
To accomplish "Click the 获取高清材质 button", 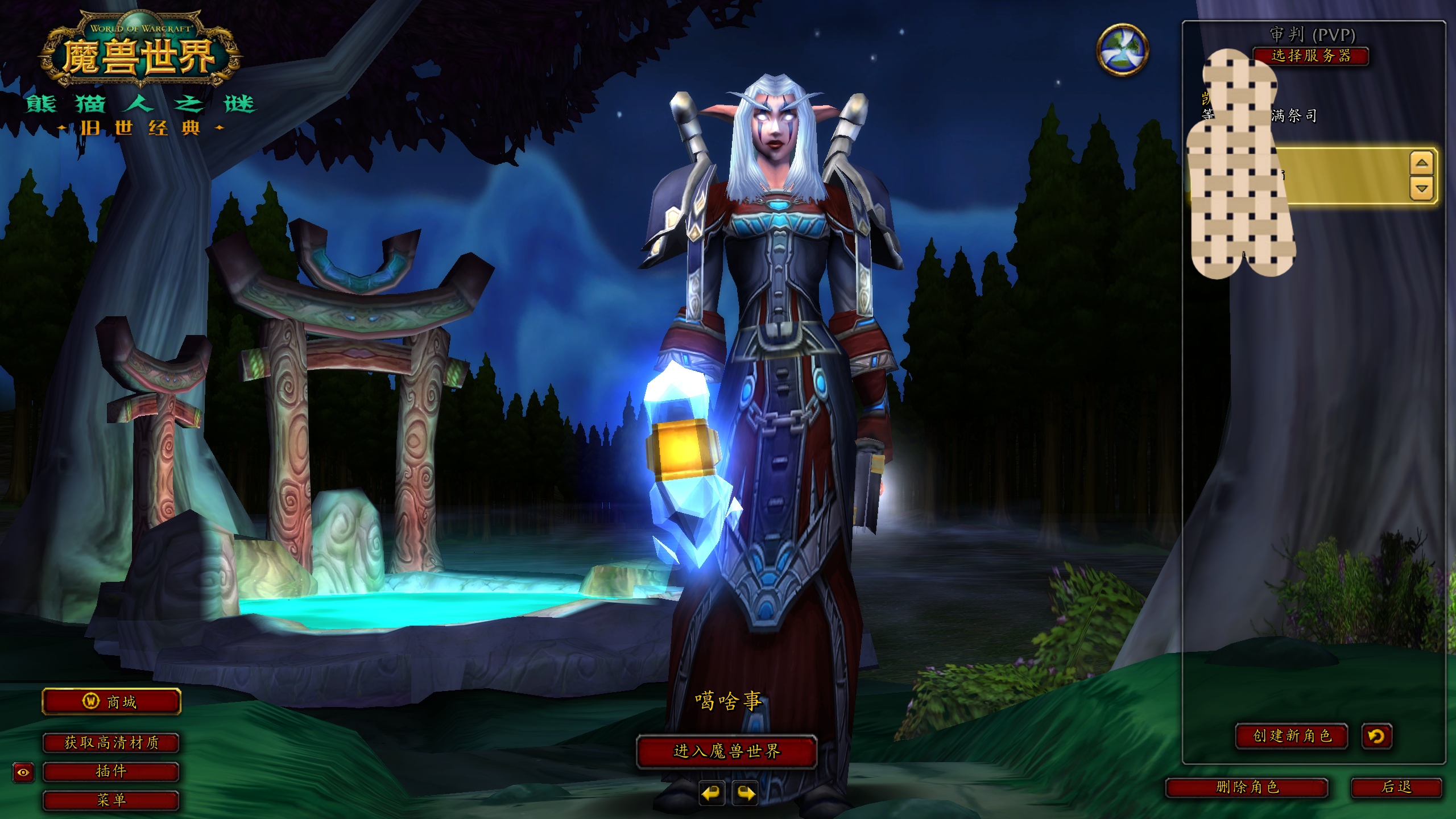I will [x=111, y=743].
